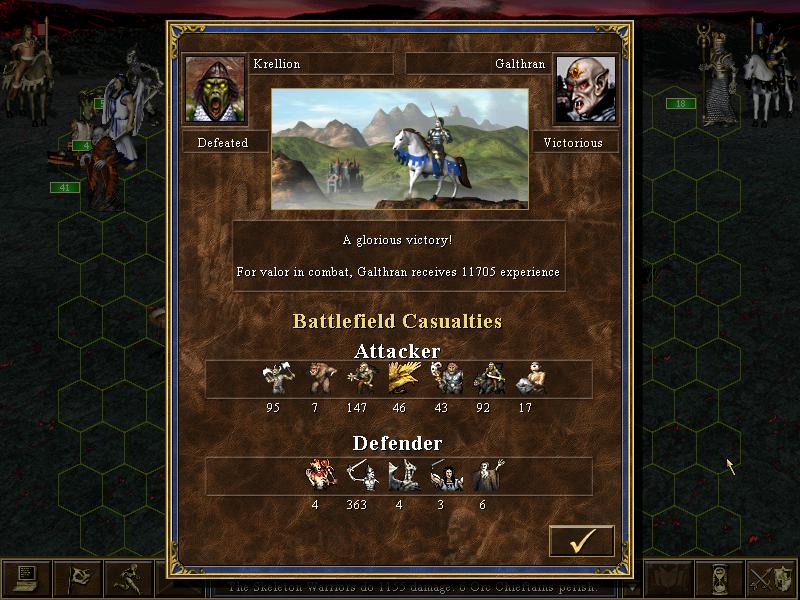This screenshot has height=600, width=800.
Task: Open combat options with the computer icon
Action: [25, 578]
